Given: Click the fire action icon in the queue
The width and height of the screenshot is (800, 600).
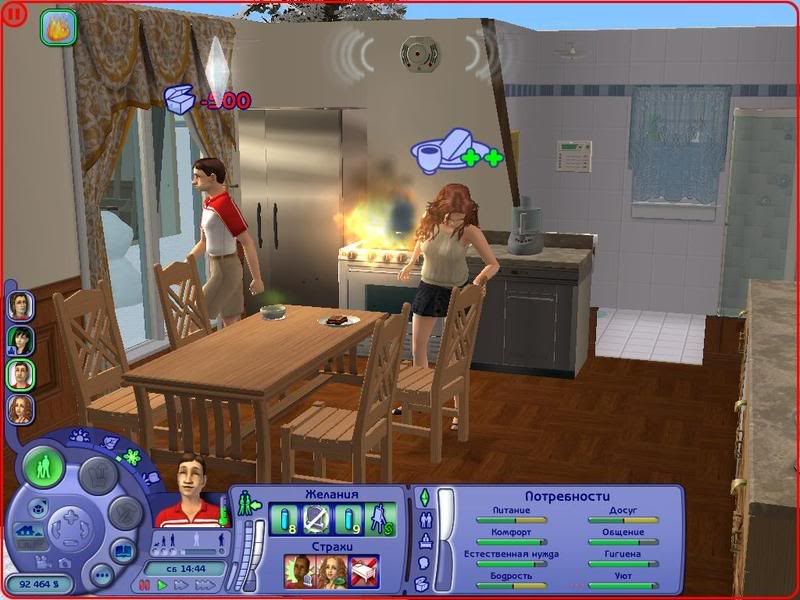Looking at the screenshot, I should click(58, 27).
